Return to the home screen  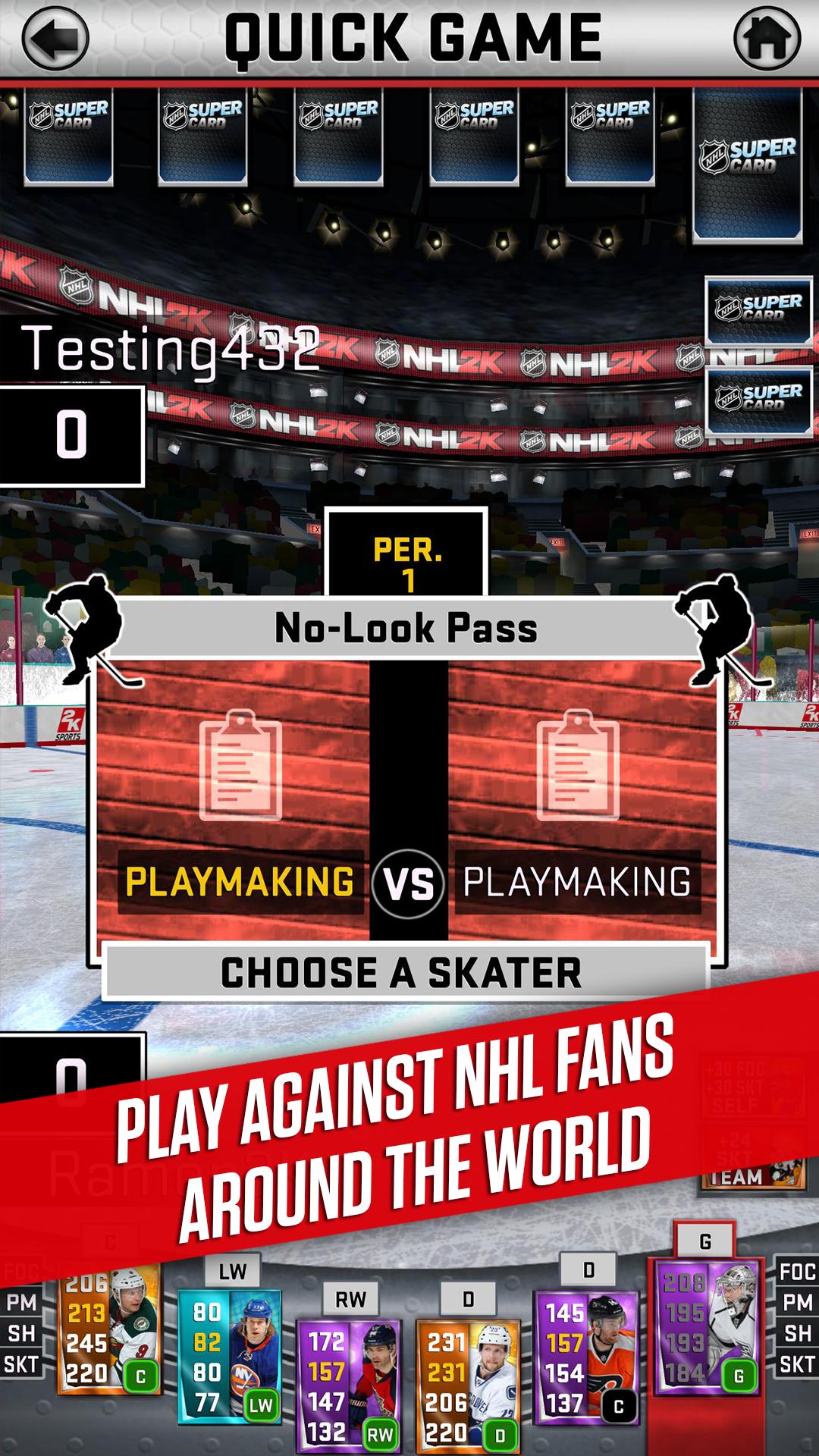coord(767,38)
